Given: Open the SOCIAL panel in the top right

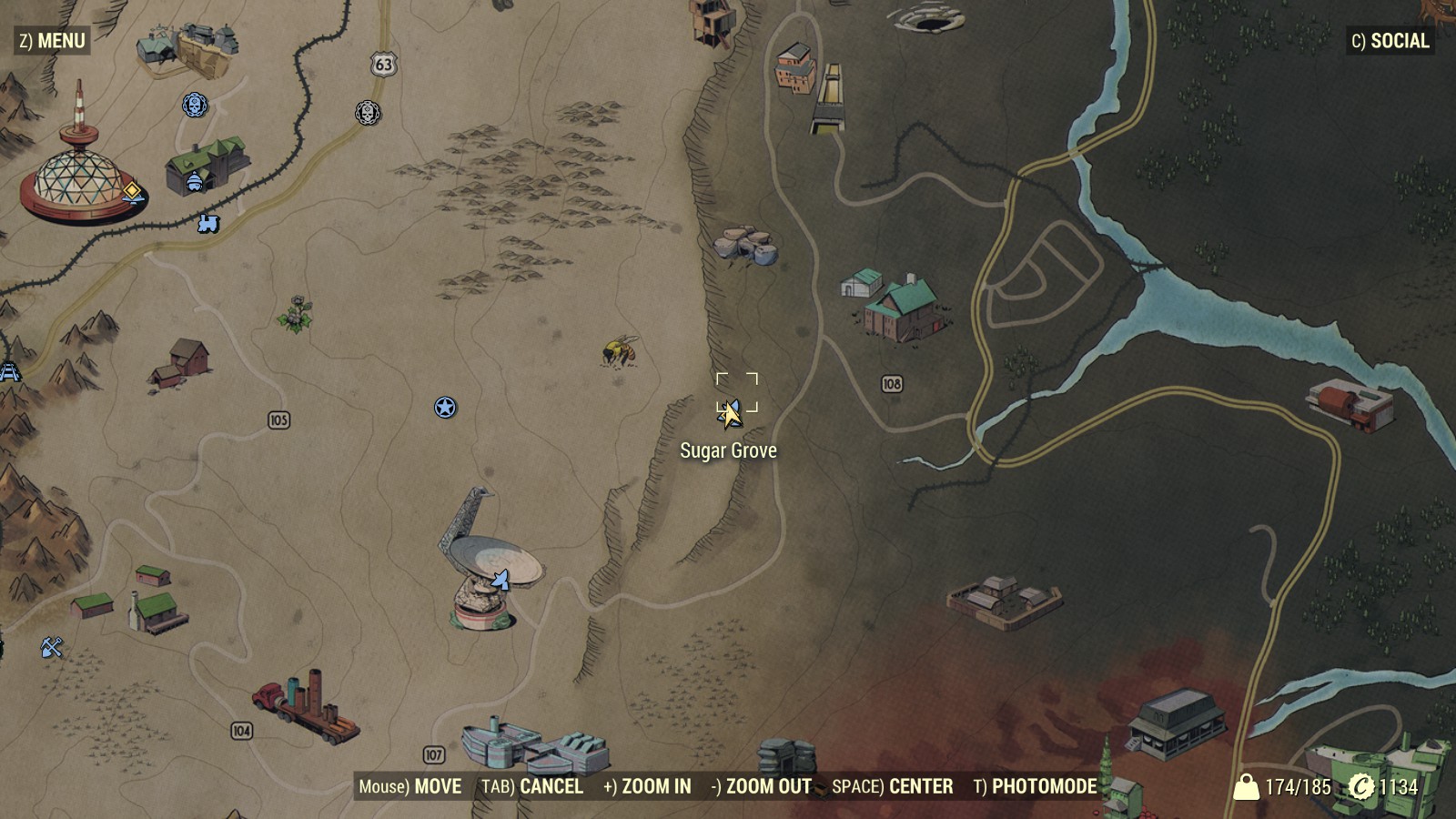Looking at the screenshot, I should pos(1390,41).
